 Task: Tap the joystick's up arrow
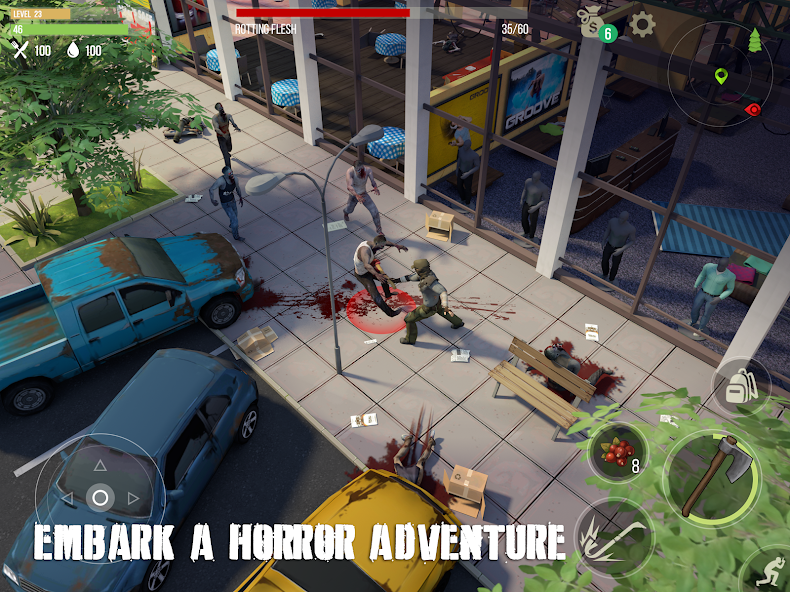(100, 464)
